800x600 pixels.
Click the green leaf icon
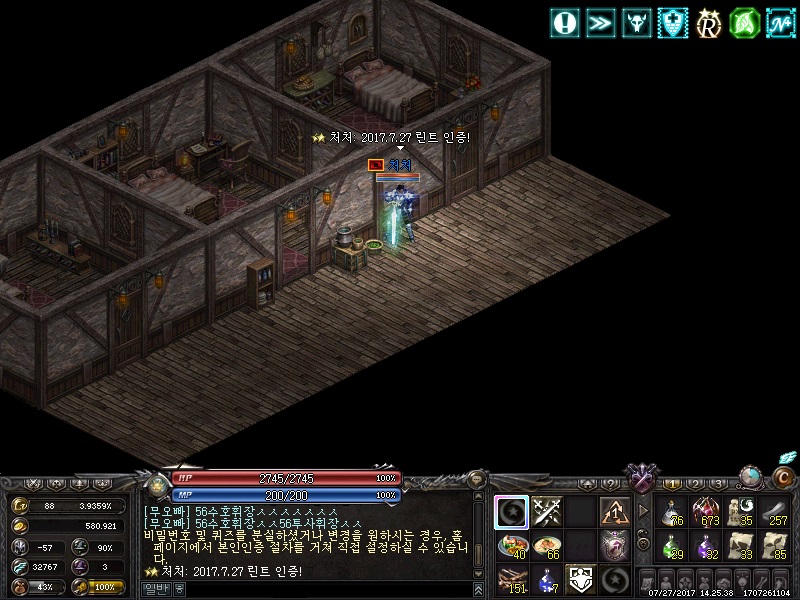[743, 22]
